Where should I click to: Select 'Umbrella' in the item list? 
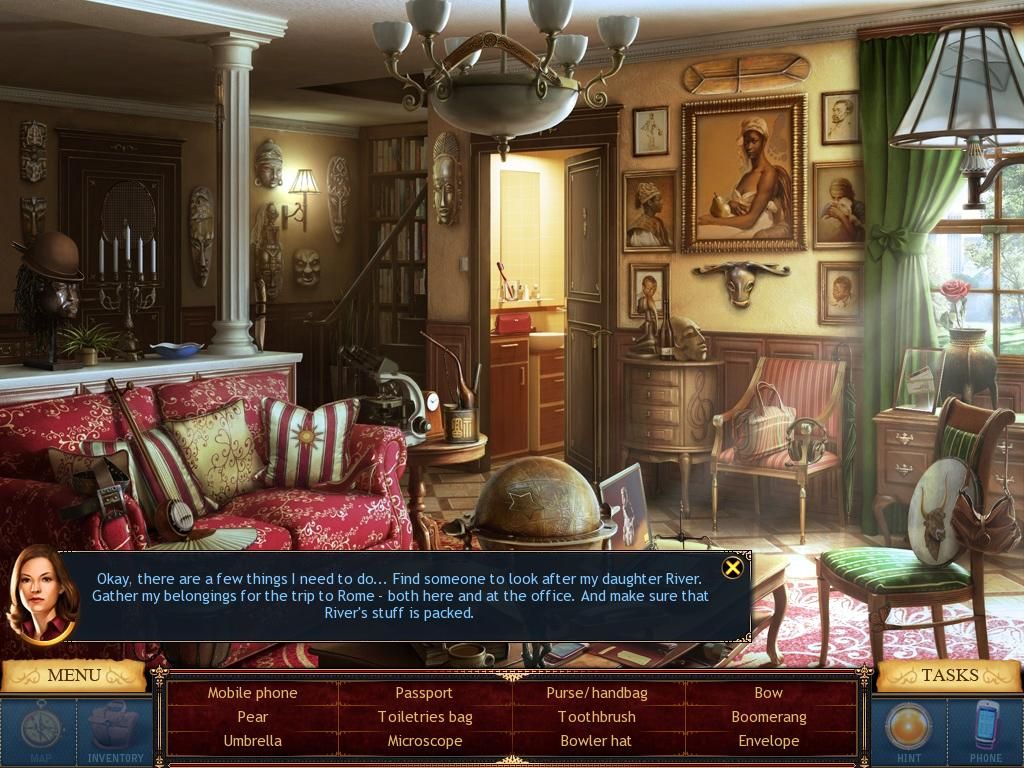pos(252,741)
